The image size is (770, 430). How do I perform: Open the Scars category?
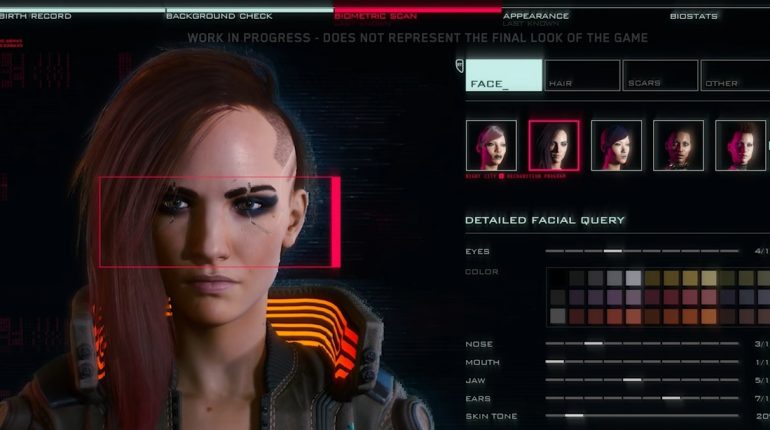point(660,76)
